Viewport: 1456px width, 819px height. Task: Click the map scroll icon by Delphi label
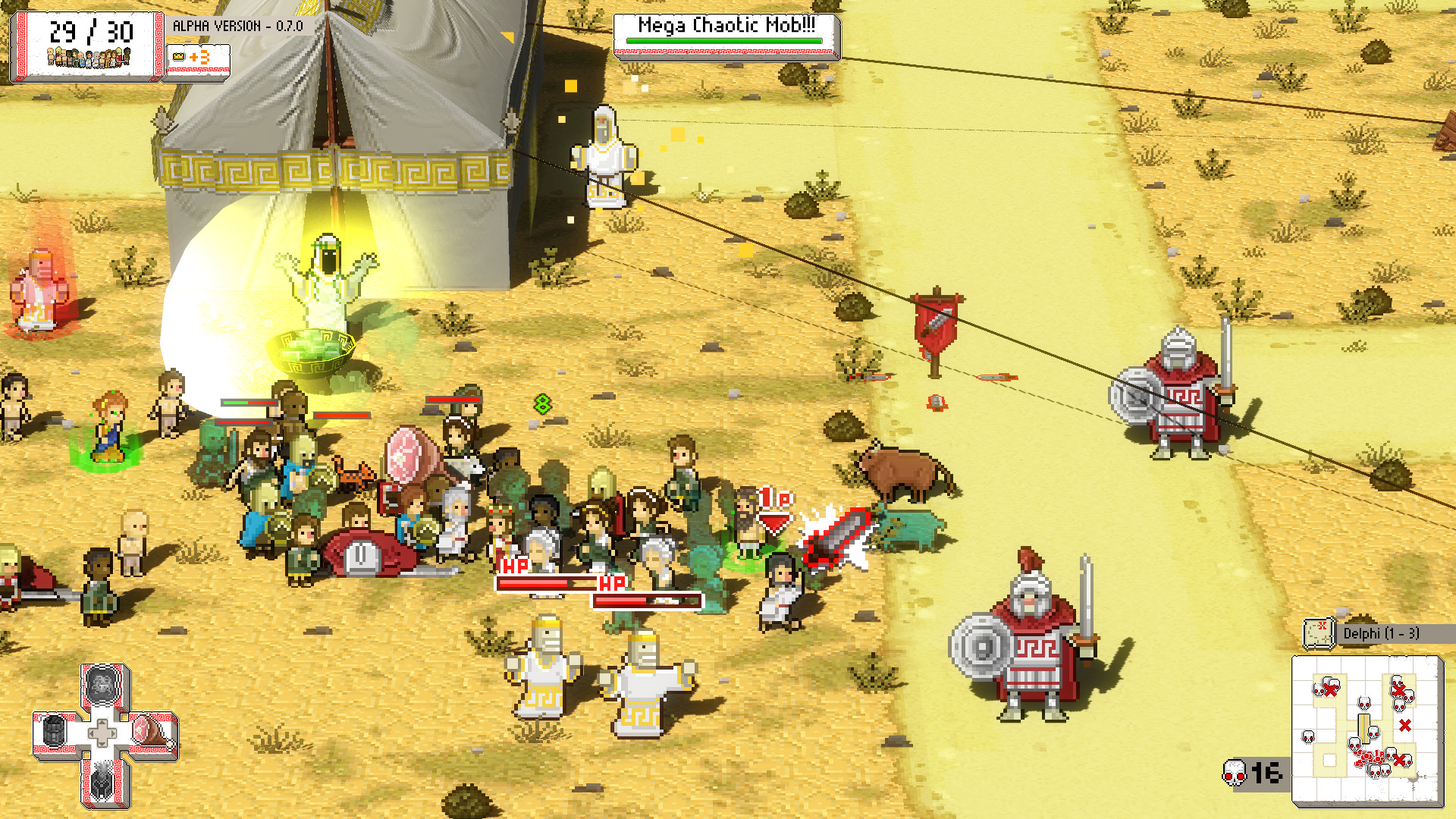pos(1317,632)
